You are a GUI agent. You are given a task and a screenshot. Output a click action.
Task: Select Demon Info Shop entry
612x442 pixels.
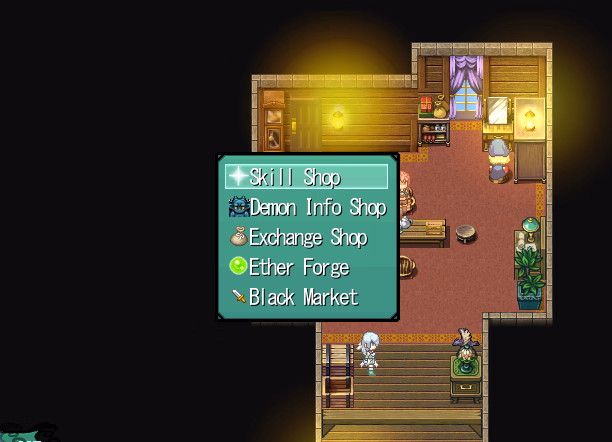(x=306, y=207)
